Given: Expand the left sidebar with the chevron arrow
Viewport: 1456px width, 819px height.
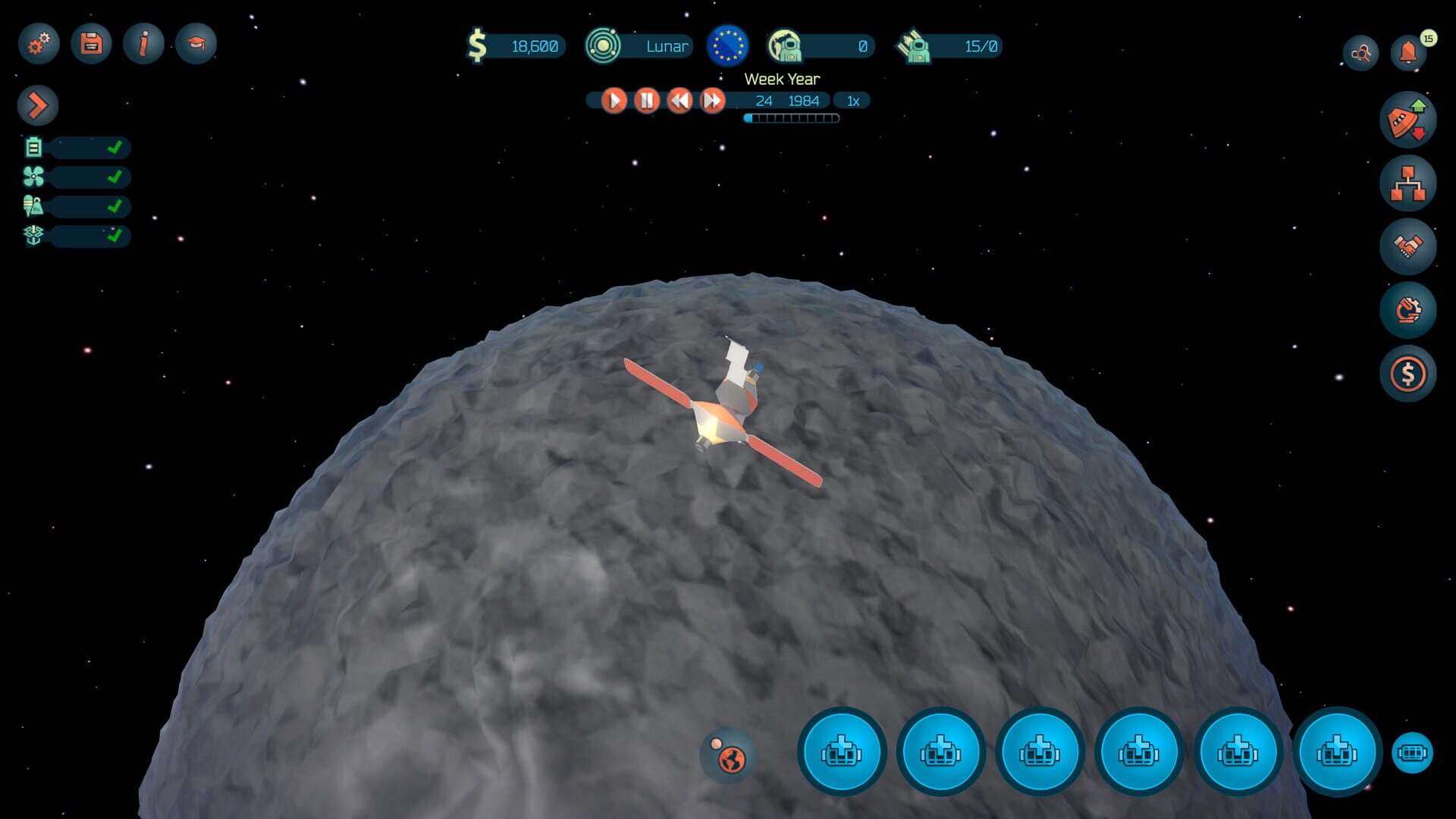Looking at the screenshot, I should pyautogui.click(x=37, y=105).
